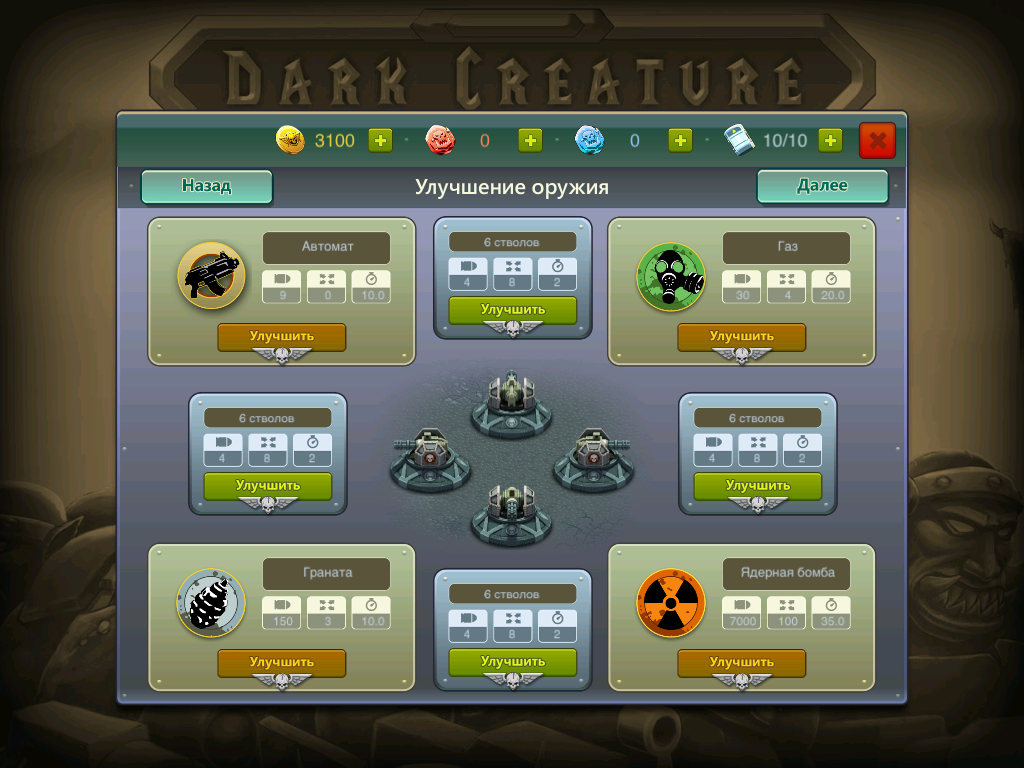Add more gold coins via plus button
This screenshot has height=768, width=1024.
click(380, 141)
